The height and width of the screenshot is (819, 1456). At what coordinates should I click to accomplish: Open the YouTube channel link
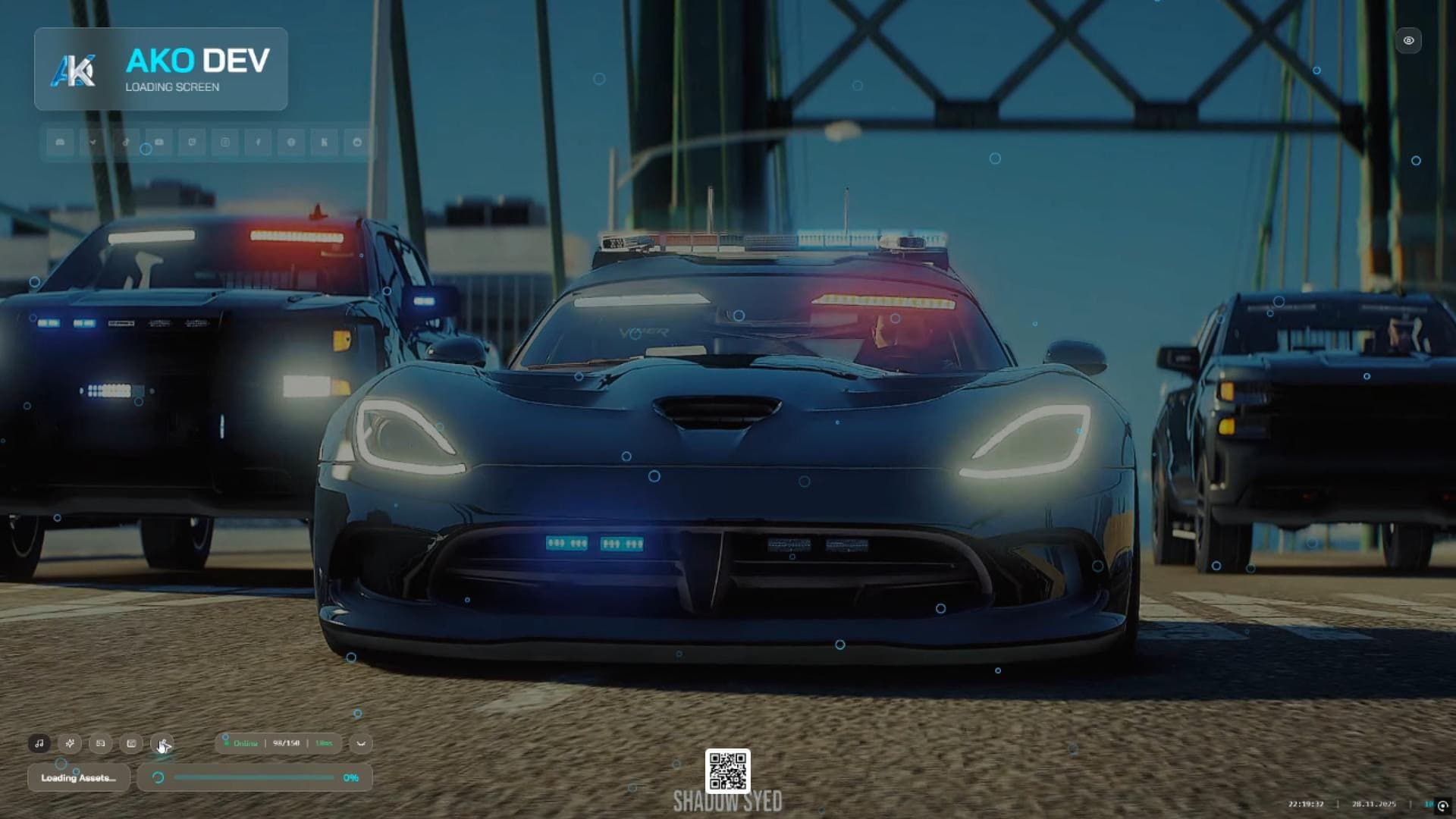(x=159, y=142)
